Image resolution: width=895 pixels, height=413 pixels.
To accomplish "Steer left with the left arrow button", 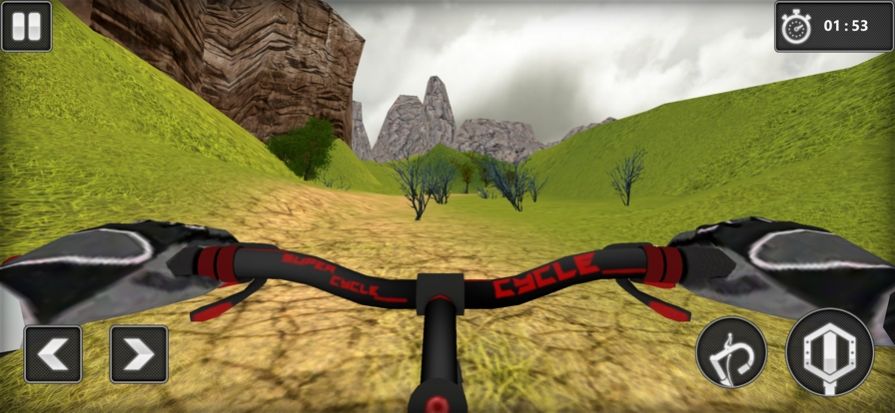I will click(53, 354).
